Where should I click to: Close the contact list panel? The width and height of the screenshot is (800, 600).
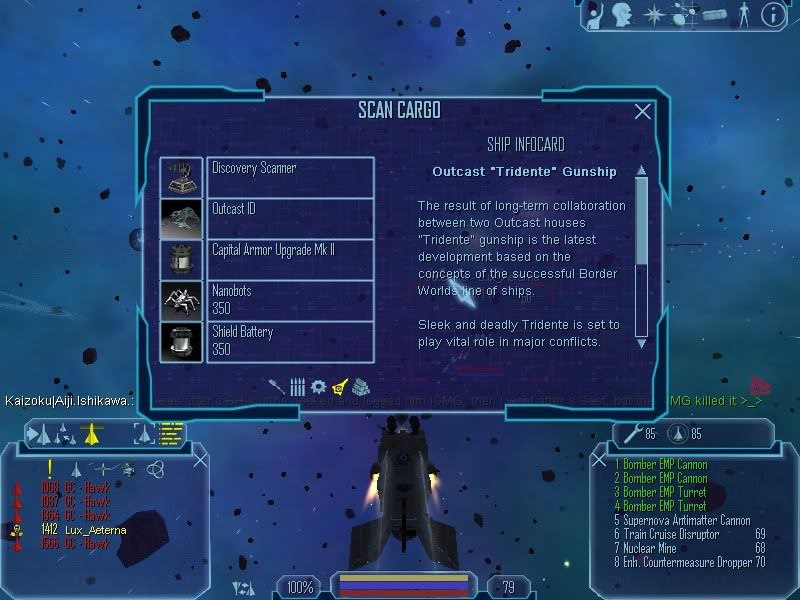(x=200, y=460)
